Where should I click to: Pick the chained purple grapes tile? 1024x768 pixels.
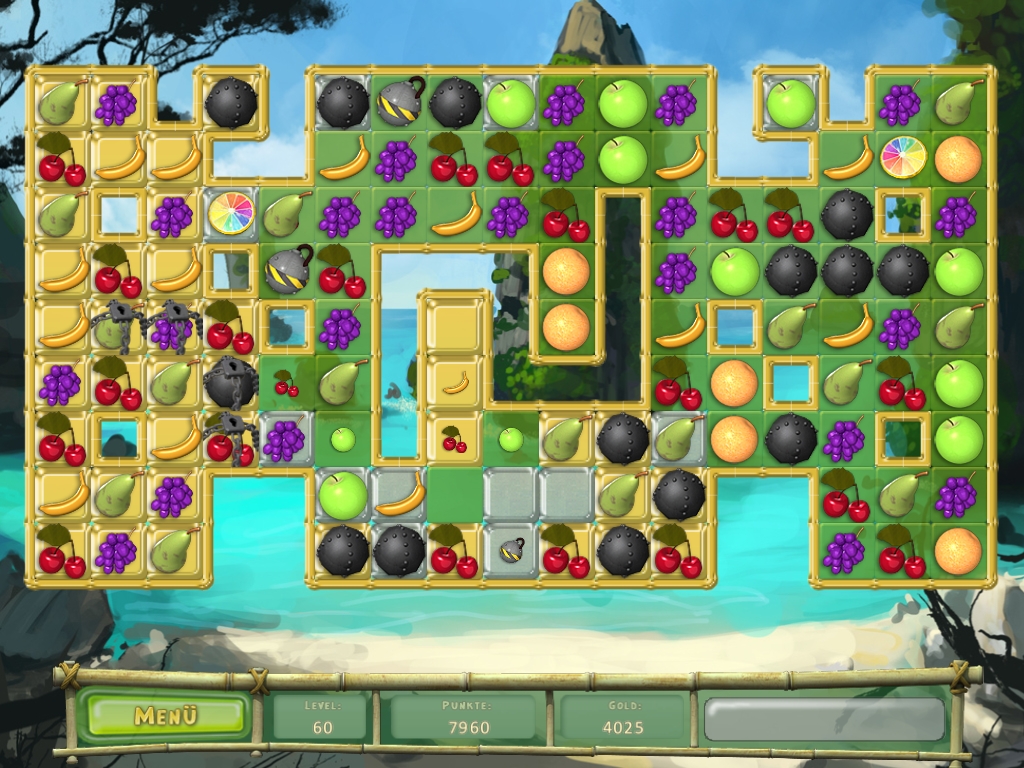tap(174, 327)
